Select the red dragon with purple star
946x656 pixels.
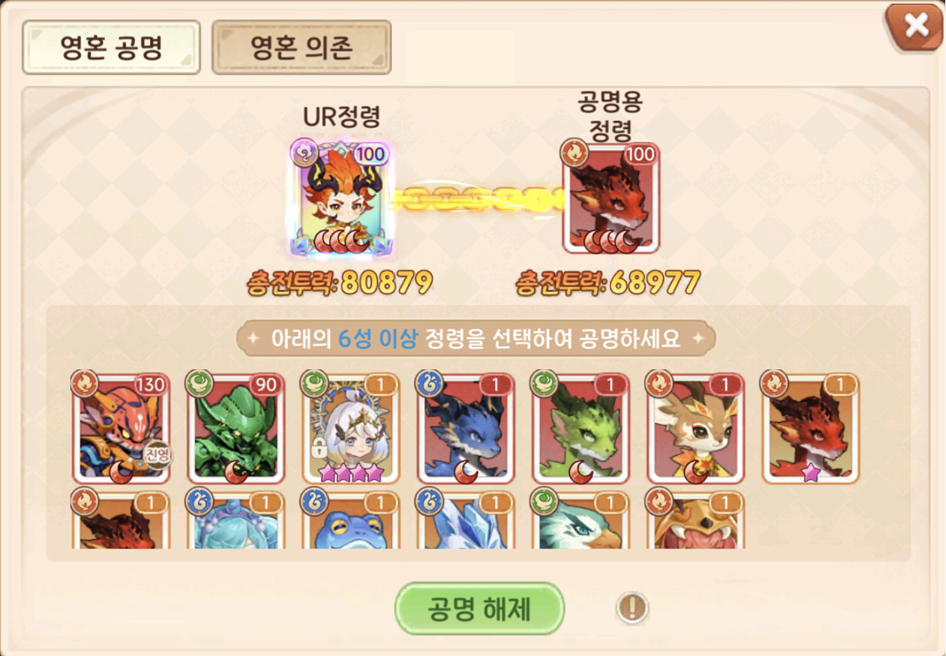click(x=809, y=429)
